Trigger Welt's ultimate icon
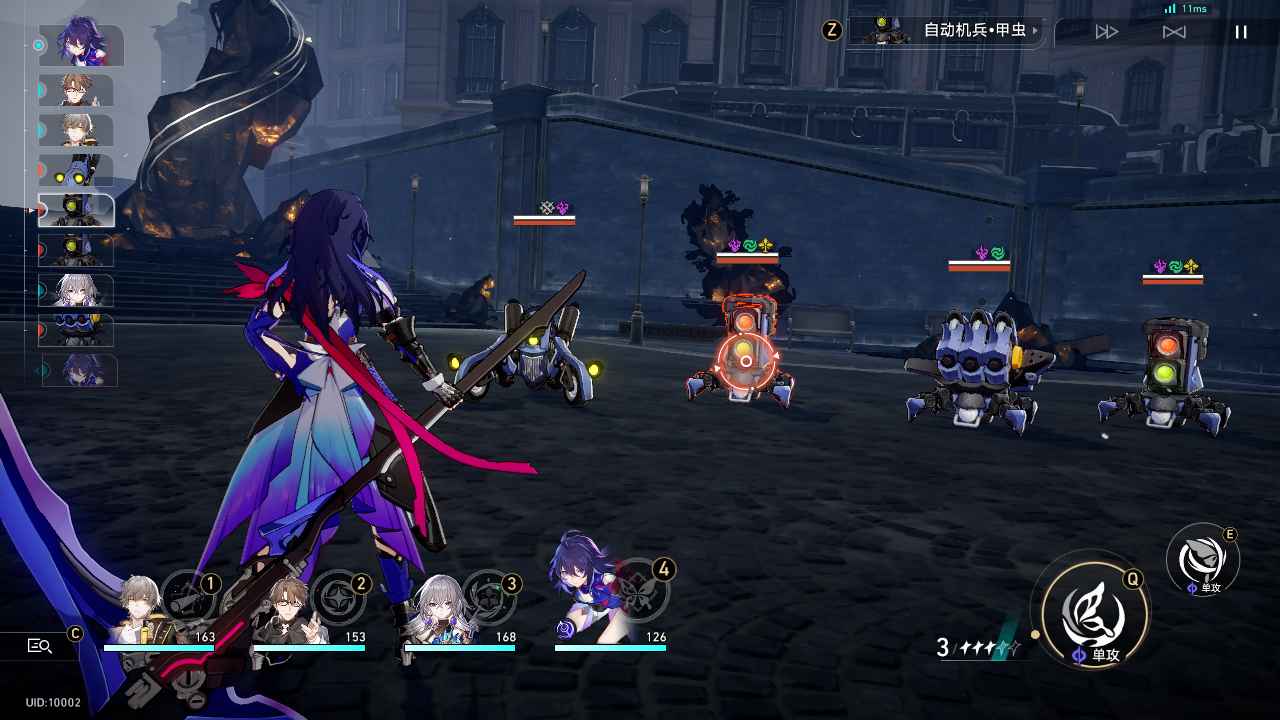1280x720 pixels. pos(339,596)
